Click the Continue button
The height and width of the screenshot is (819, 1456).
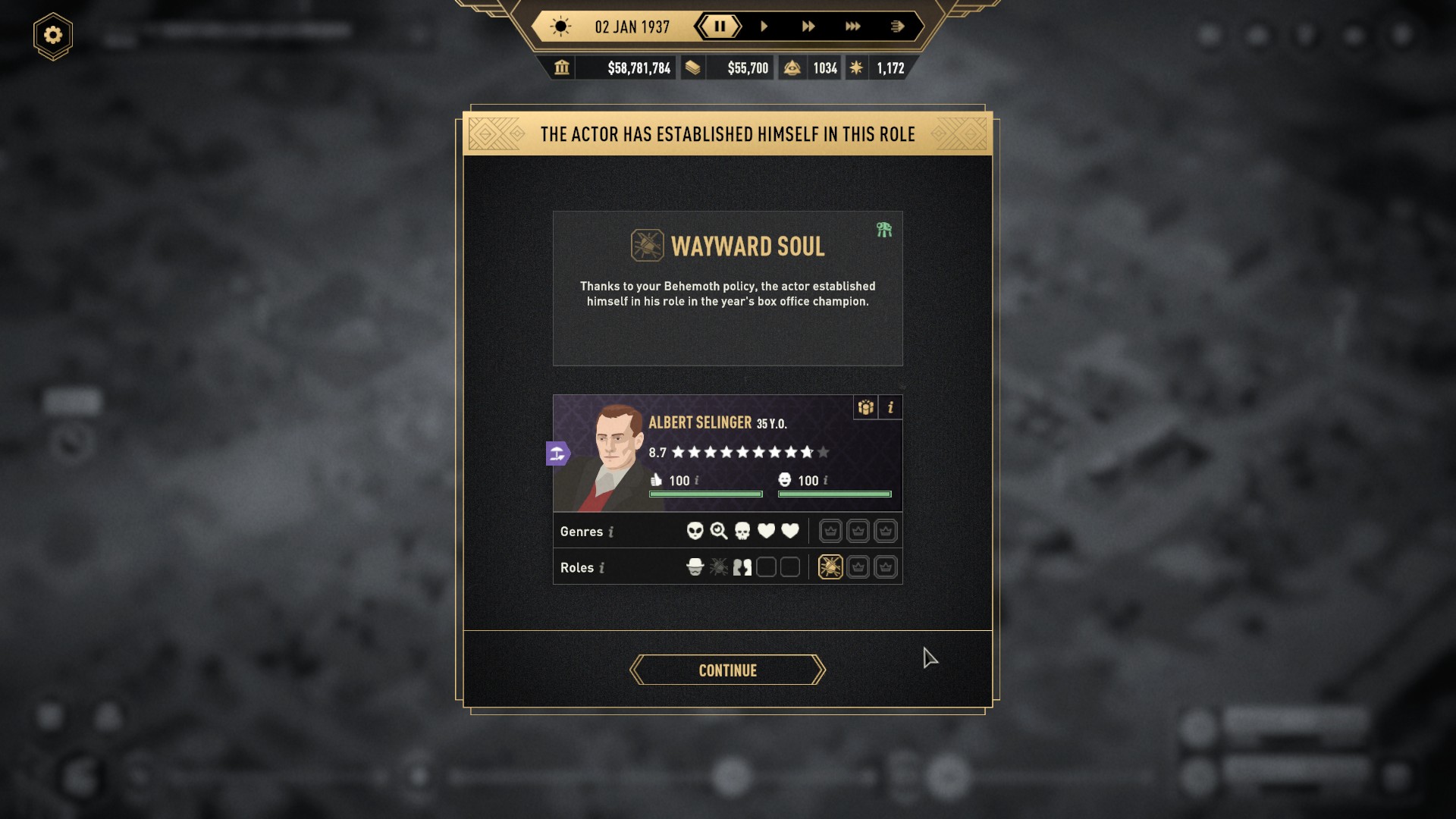click(727, 670)
